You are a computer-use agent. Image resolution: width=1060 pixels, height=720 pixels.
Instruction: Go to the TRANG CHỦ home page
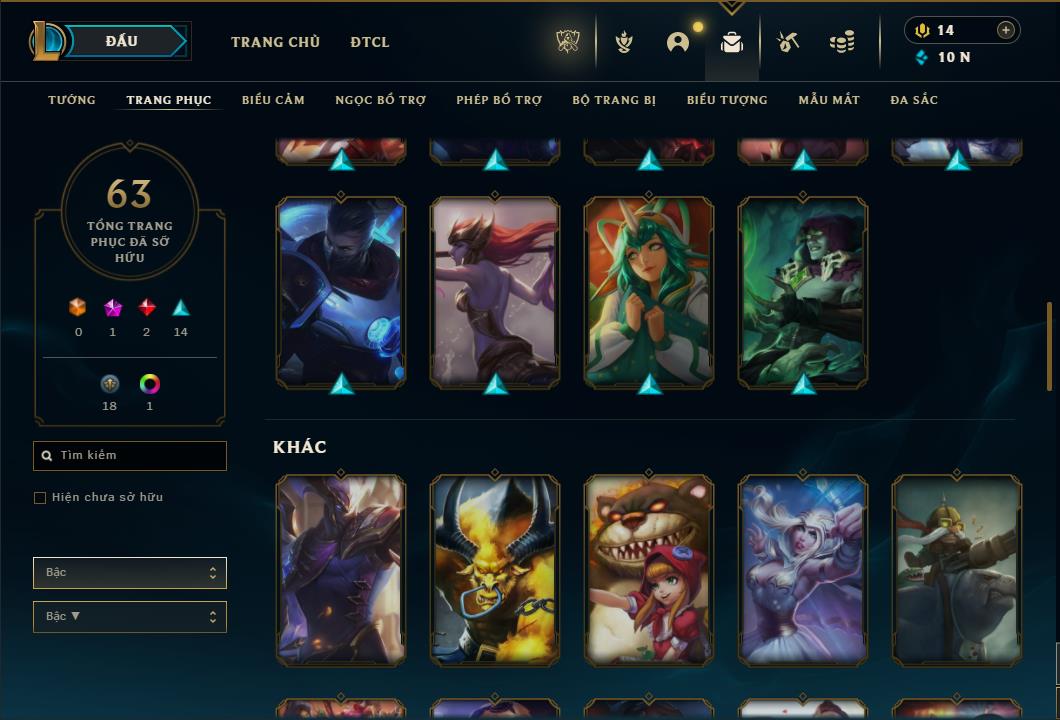[275, 42]
